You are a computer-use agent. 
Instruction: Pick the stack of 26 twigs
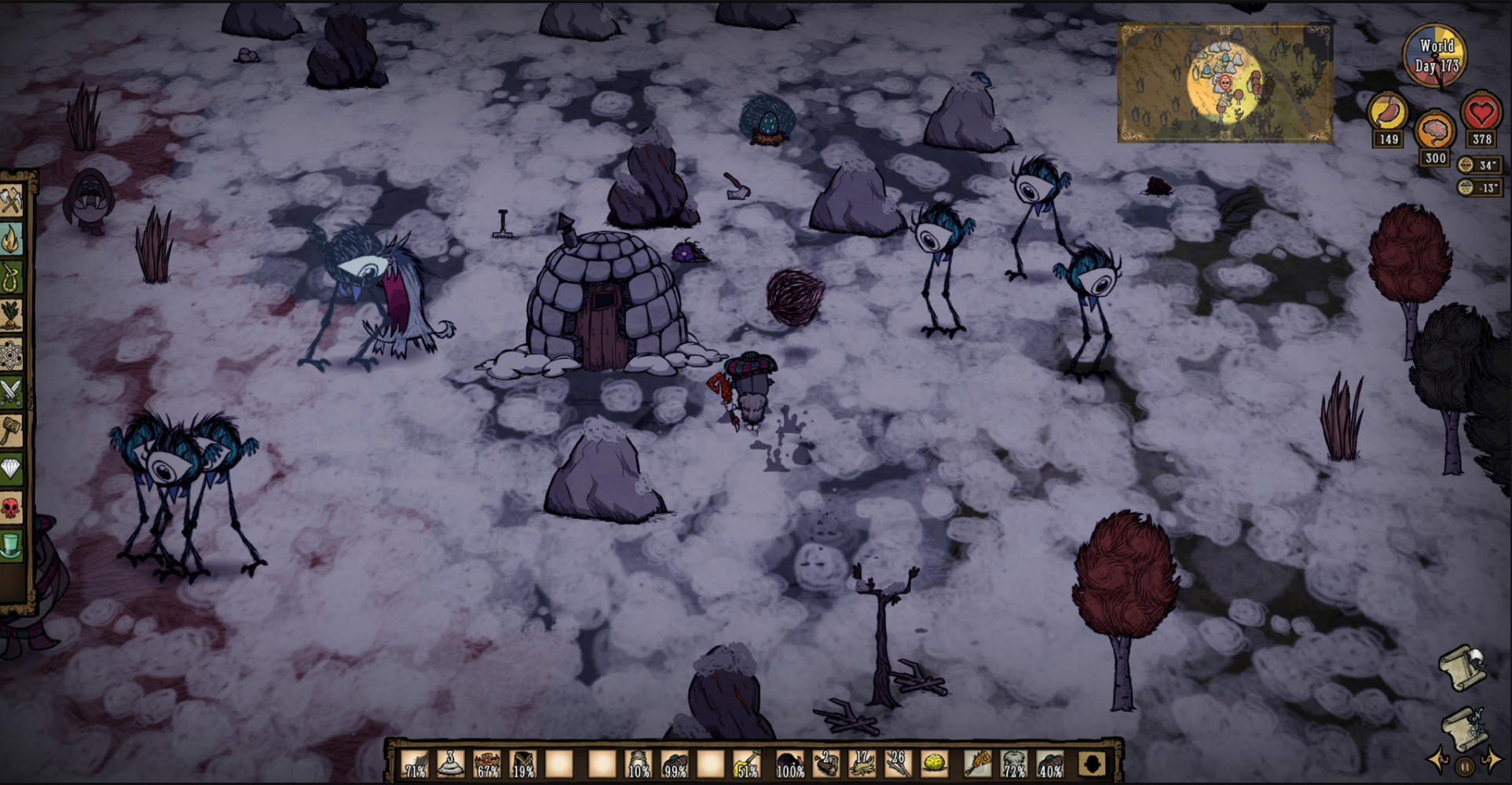pos(898,763)
